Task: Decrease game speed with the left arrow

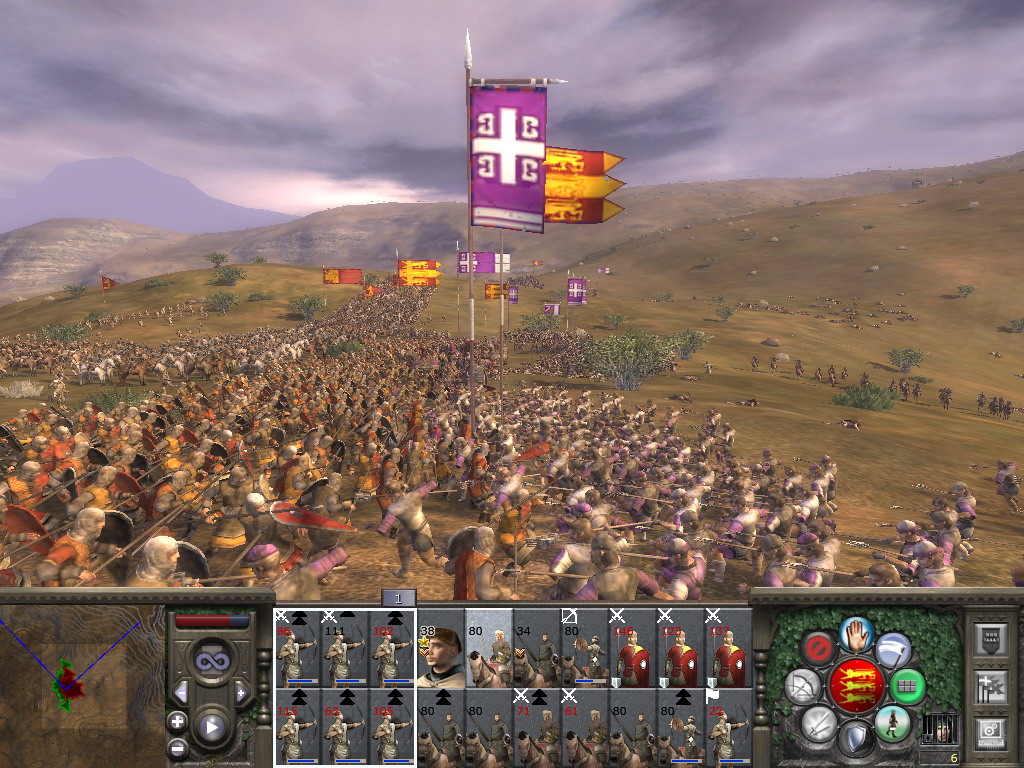Action: click(x=182, y=692)
